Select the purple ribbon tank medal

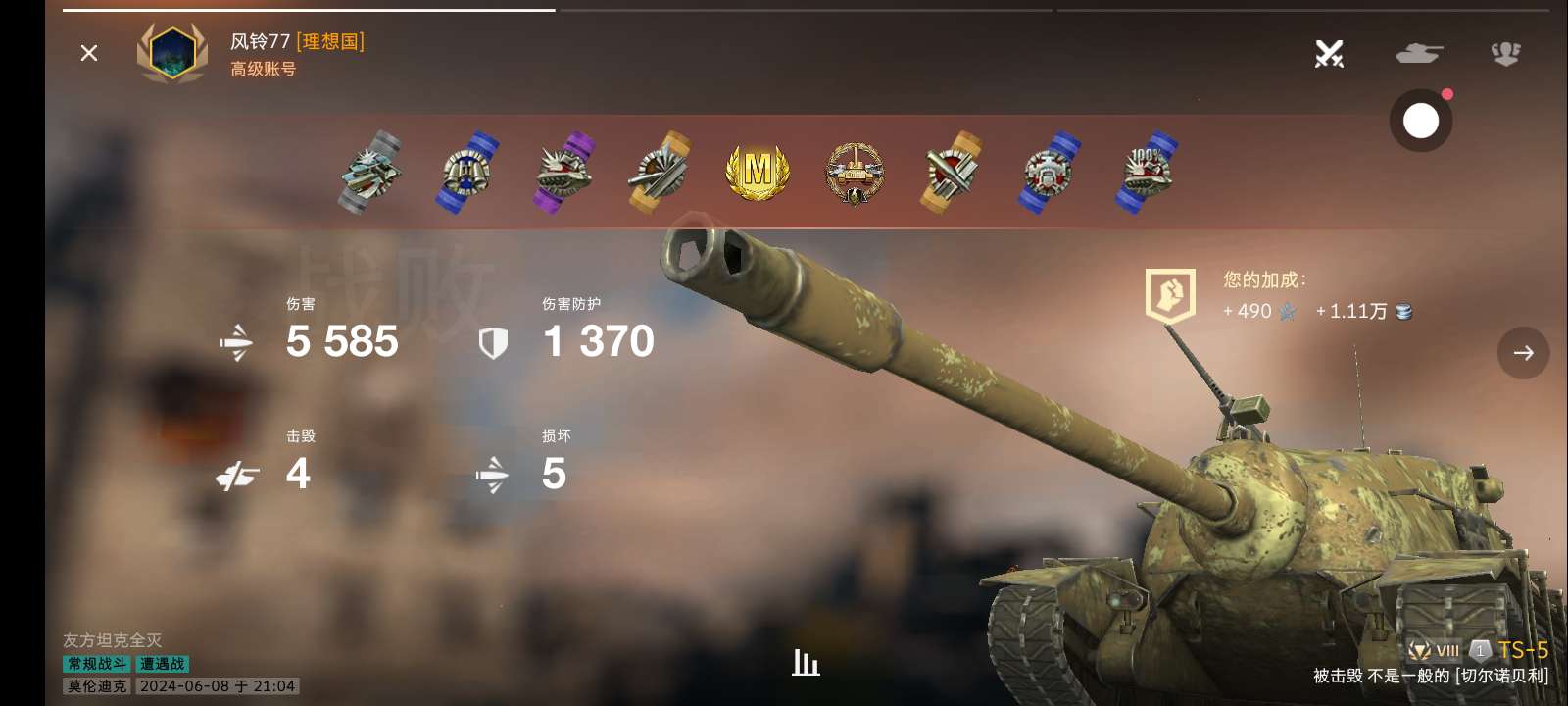click(564, 172)
